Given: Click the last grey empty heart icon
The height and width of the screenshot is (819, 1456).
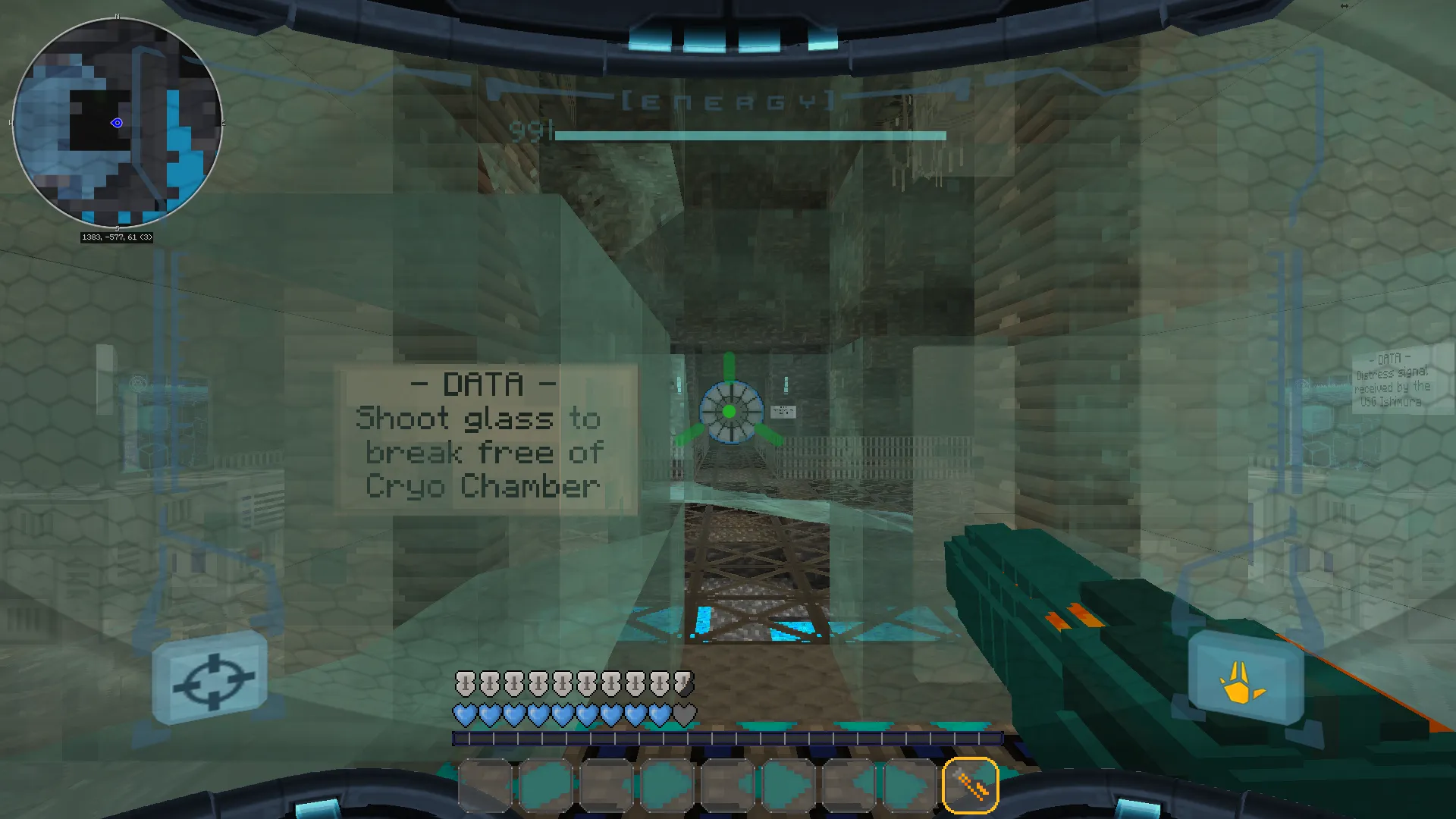Looking at the screenshot, I should point(684,713).
